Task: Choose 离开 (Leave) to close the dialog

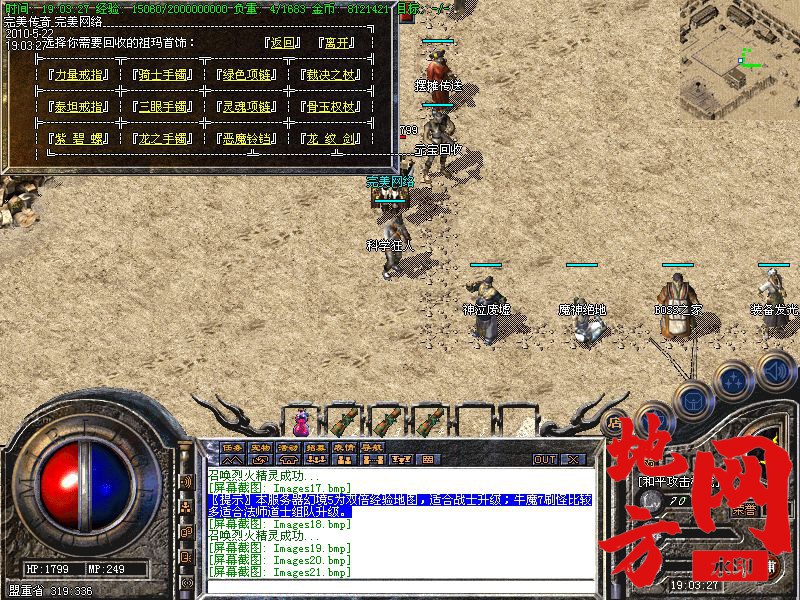Action: point(338,43)
